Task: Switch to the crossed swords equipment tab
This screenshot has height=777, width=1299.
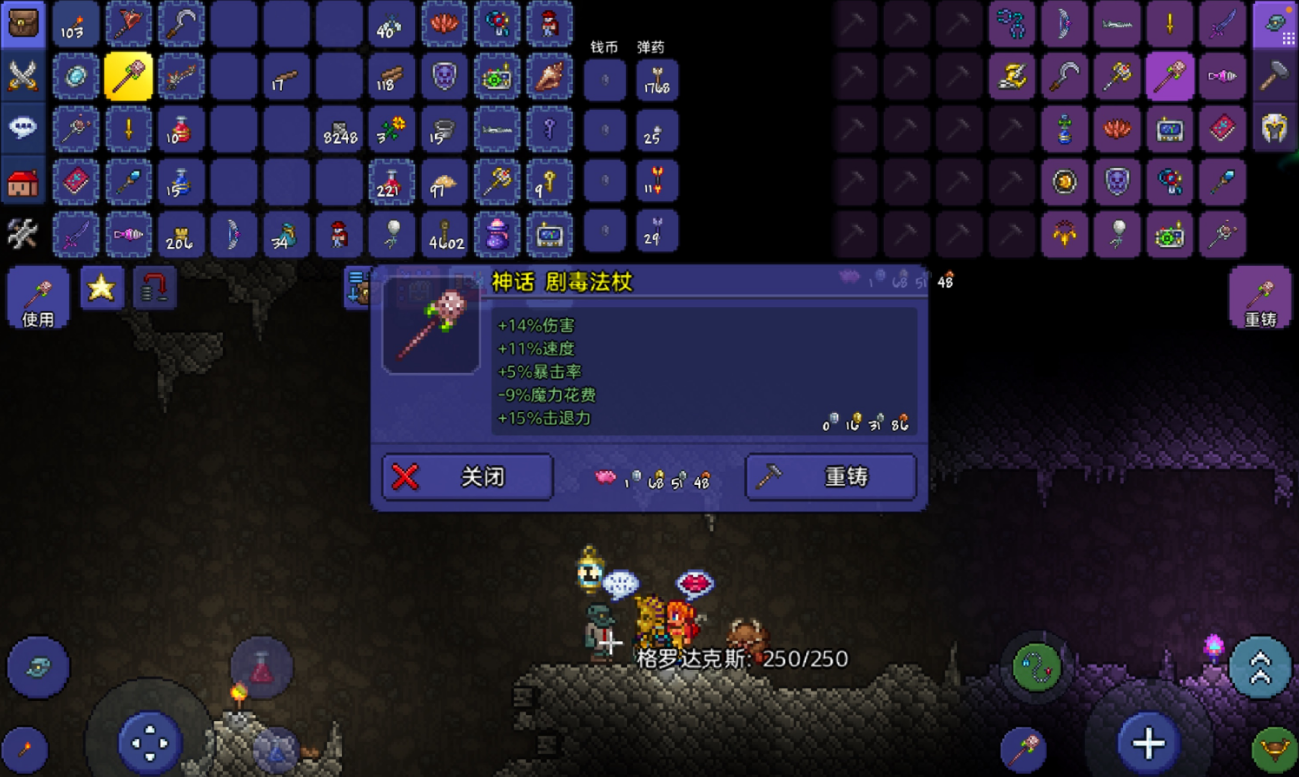Action: 22,76
